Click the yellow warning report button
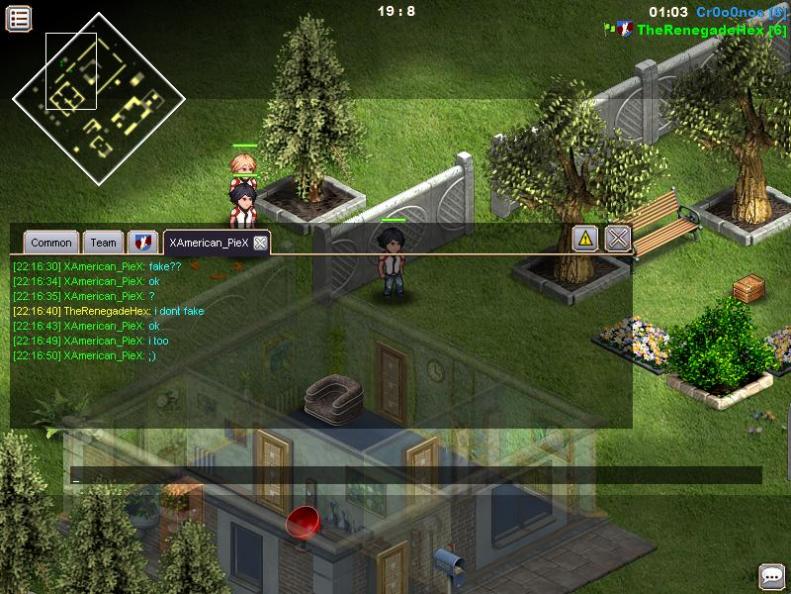This screenshot has width=791, height=594. click(x=585, y=238)
